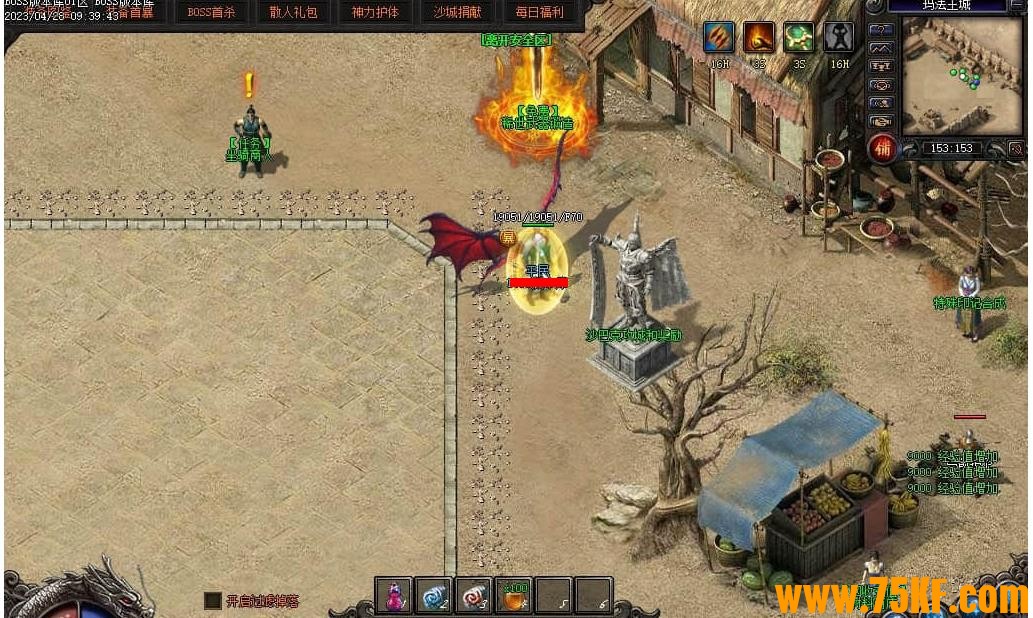Click the blue claw buff icon
The image size is (1033, 618).
(718, 38)
